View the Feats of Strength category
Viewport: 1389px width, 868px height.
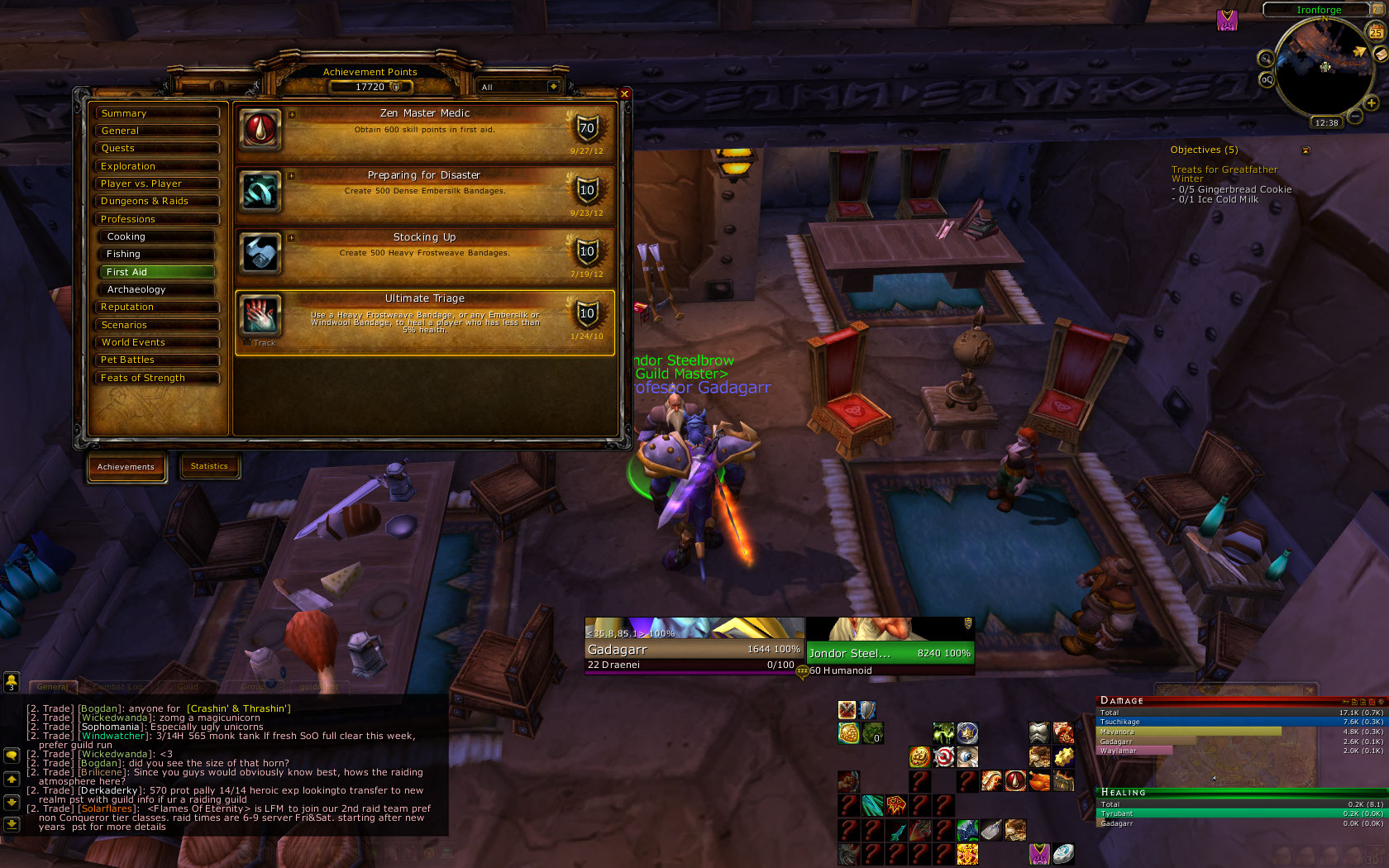[x=157, y=378]
